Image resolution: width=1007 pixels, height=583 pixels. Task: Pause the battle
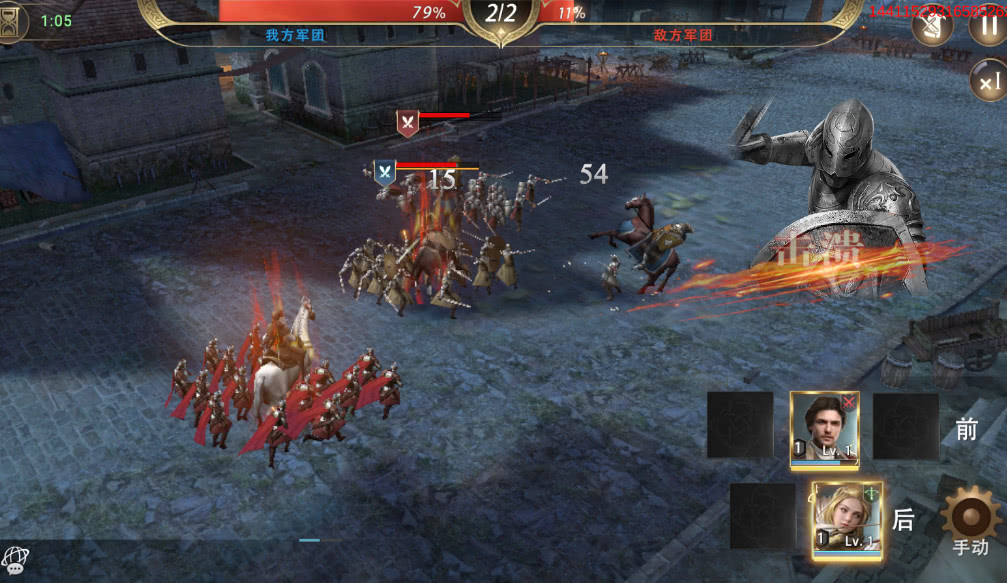click(986, 24)
